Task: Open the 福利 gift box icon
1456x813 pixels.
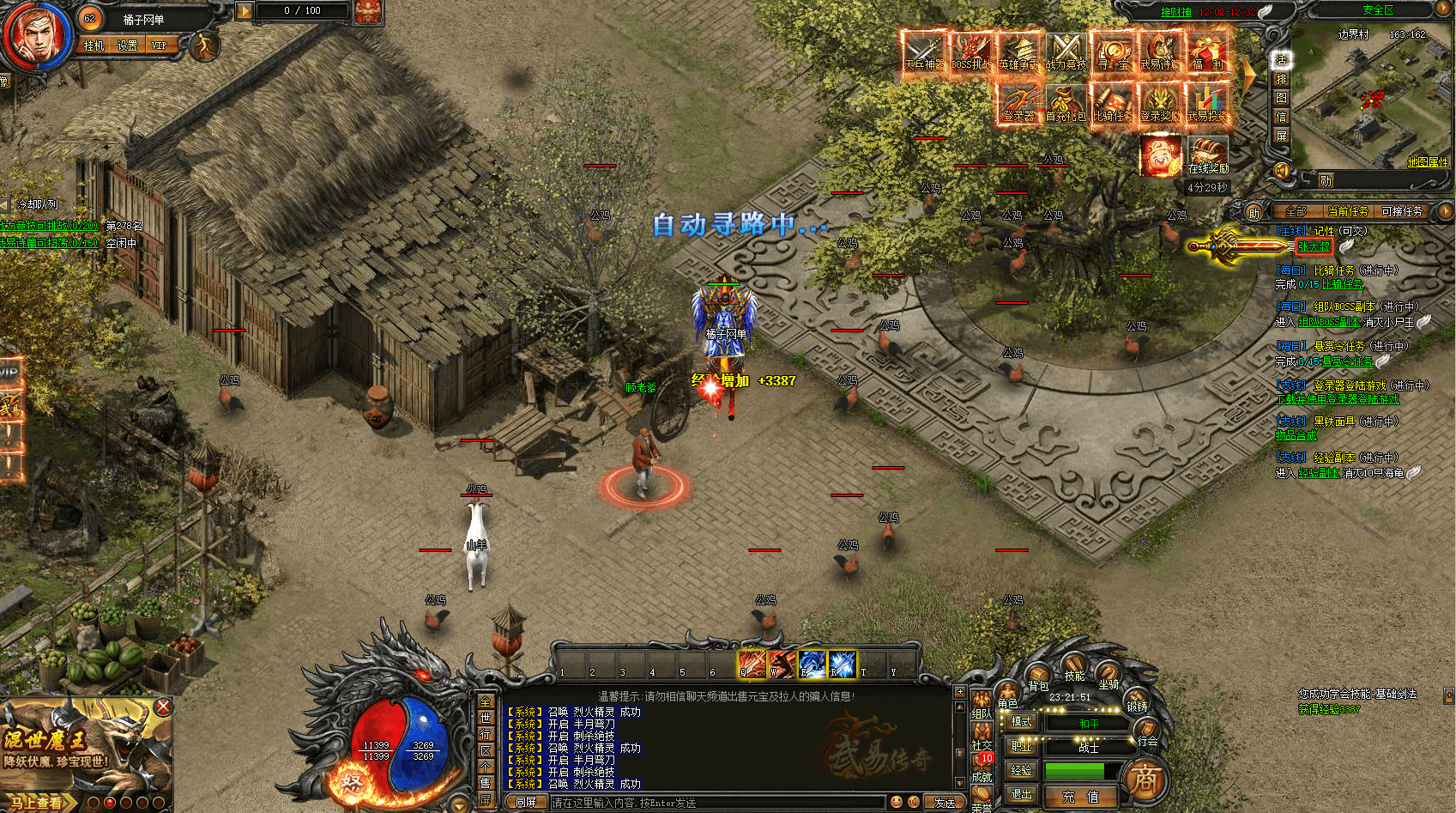Action: [x=1207, y=52]
